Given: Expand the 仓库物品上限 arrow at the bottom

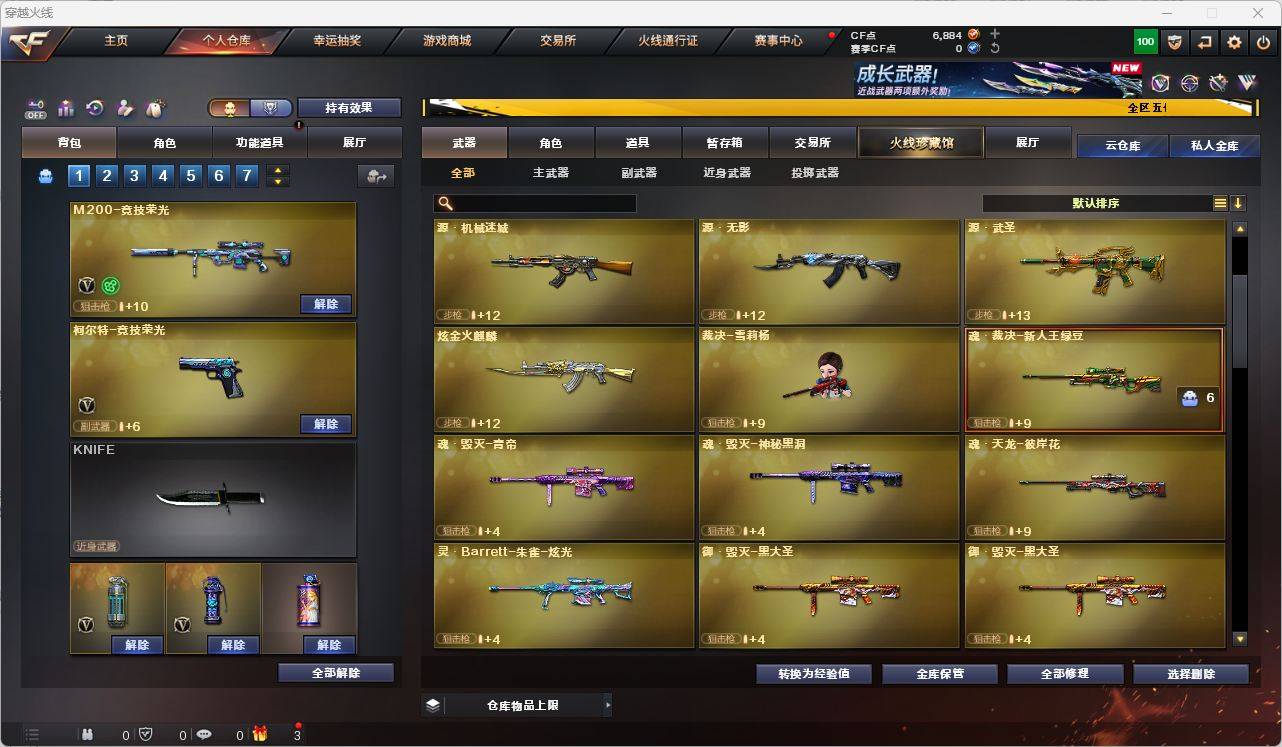Looking at the screenshot, I should tap(606, 705).
